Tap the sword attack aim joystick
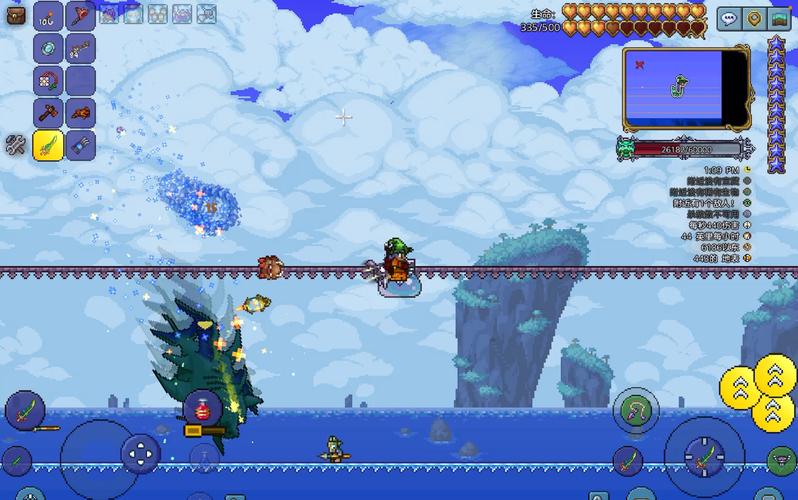 point(704,457)
